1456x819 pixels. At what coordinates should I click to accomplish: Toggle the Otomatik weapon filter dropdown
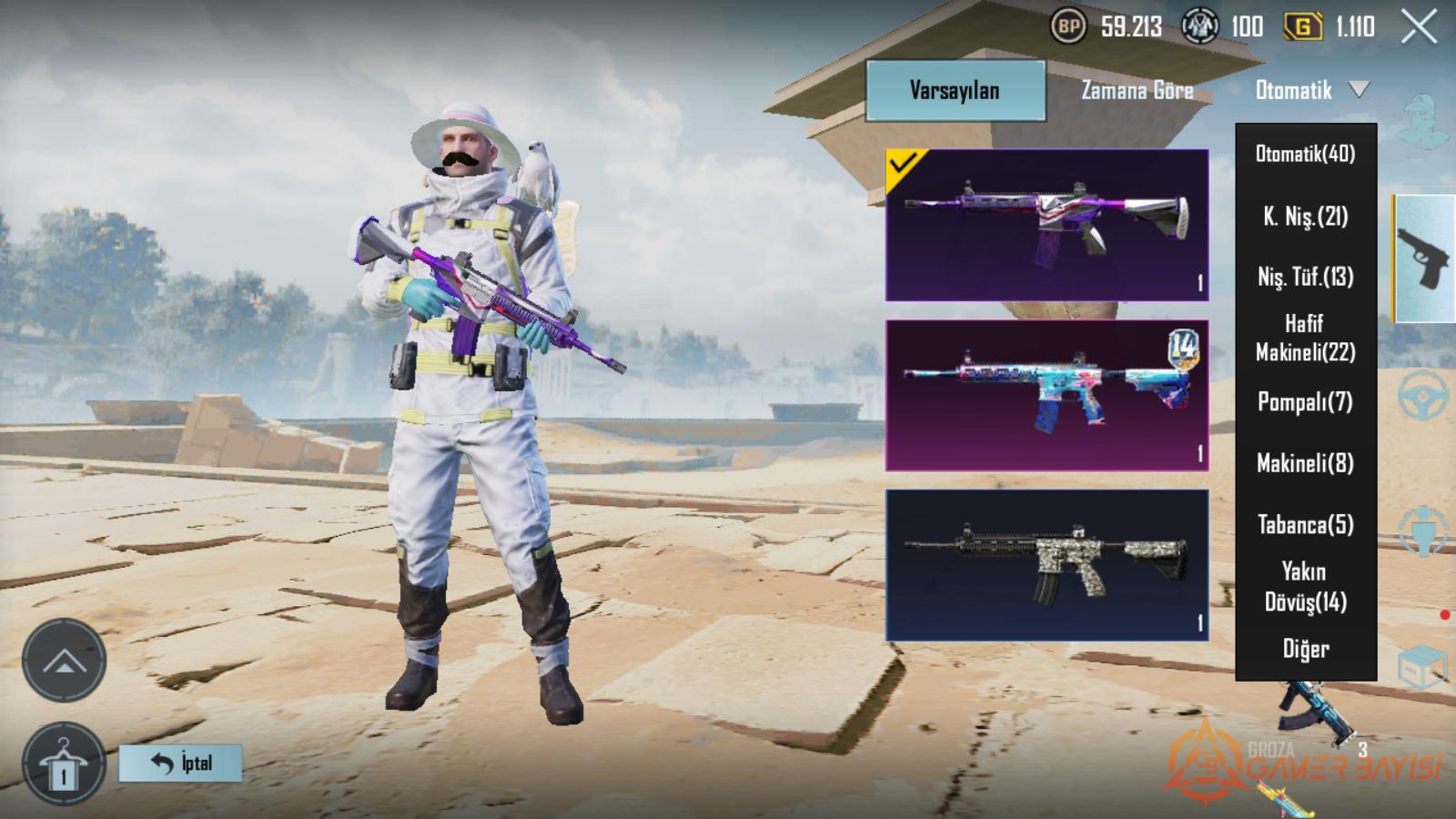[1310, 90]
